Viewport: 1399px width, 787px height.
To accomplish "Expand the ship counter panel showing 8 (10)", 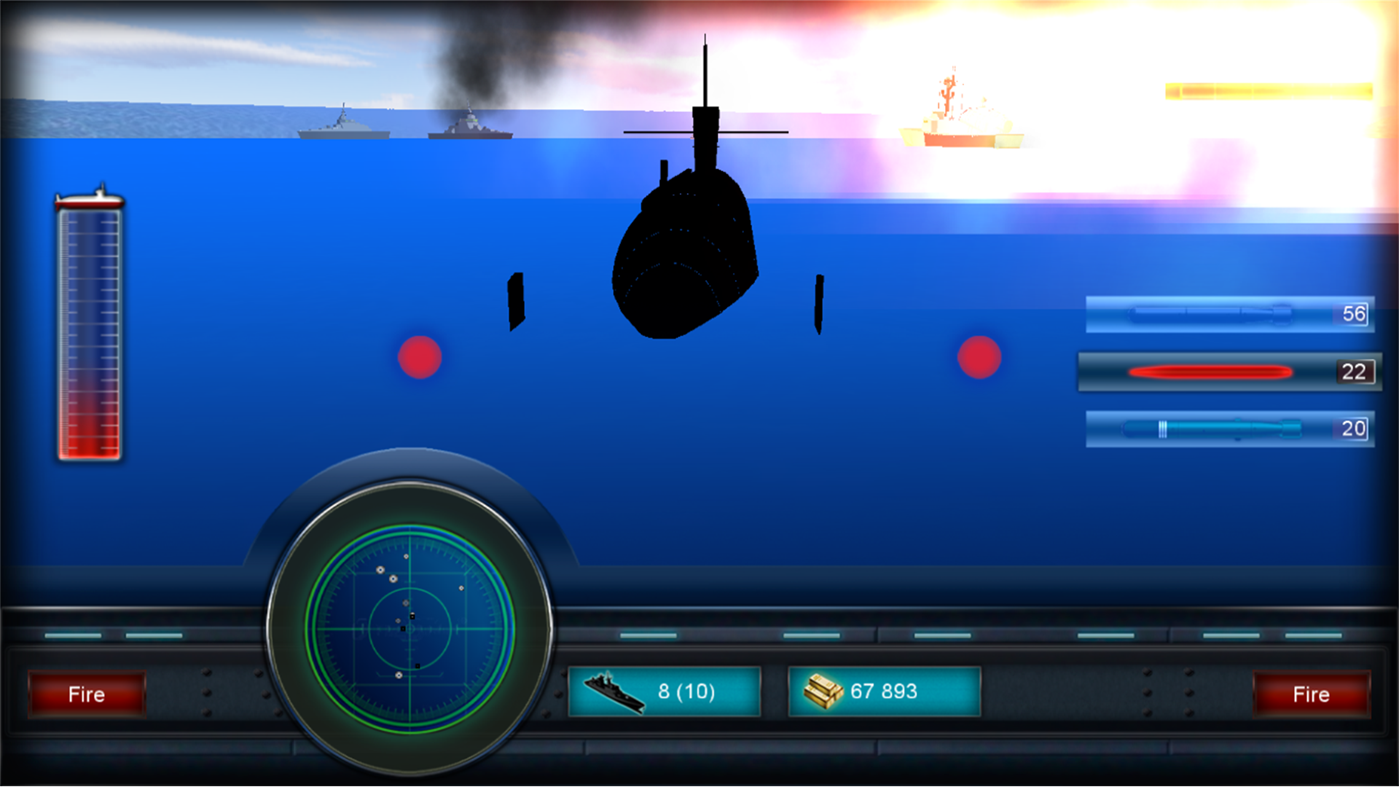I will click(x=664, y=690).
